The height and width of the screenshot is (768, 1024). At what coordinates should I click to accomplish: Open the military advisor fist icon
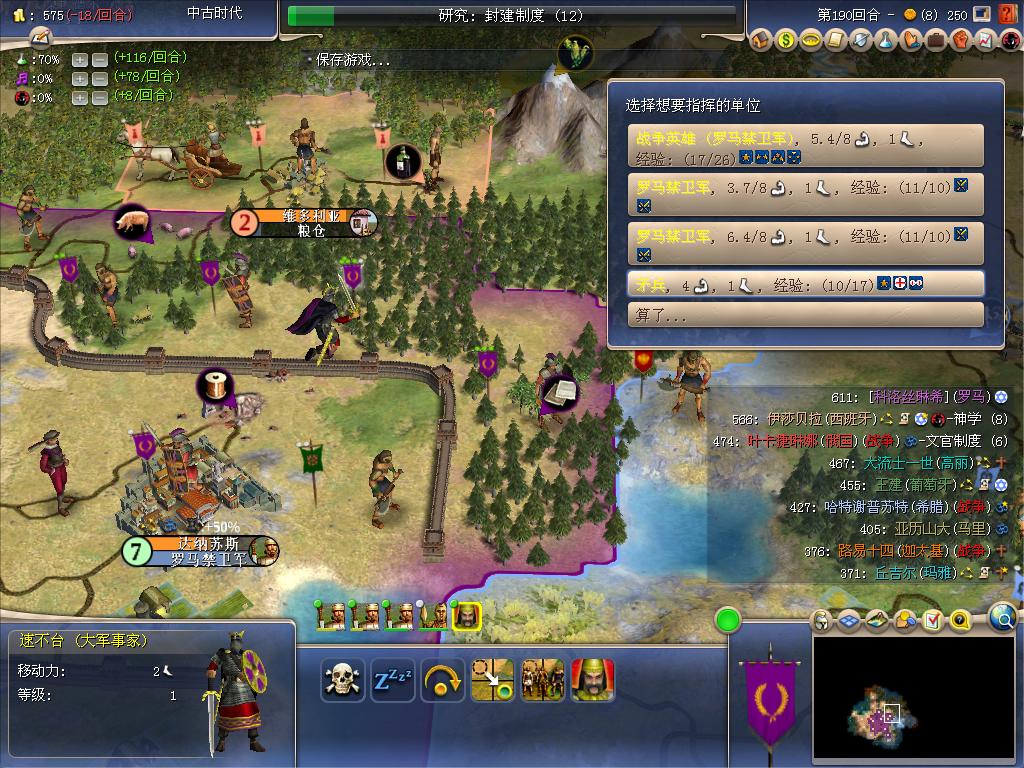point(960,41)
